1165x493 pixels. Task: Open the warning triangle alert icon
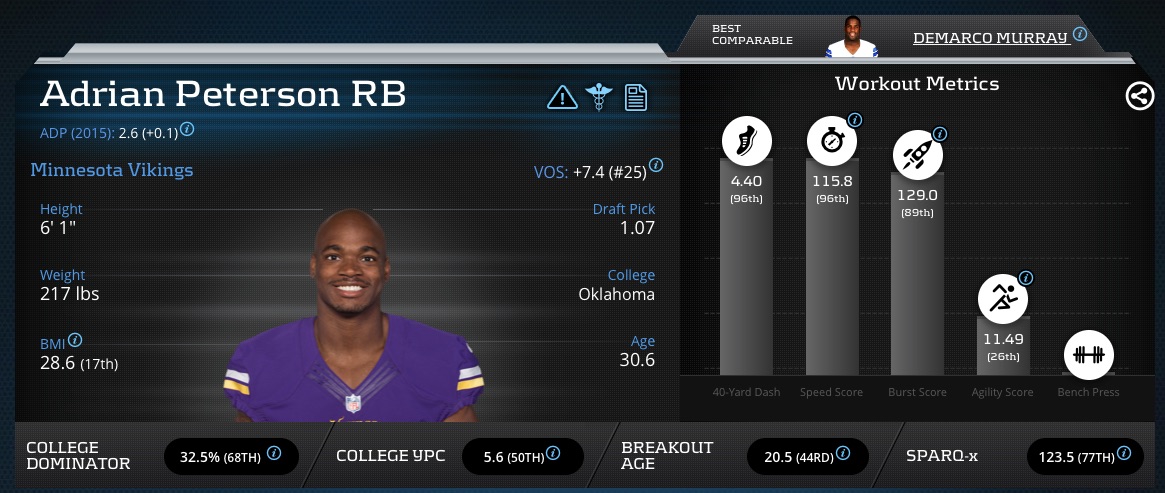(x=562, y=97)
